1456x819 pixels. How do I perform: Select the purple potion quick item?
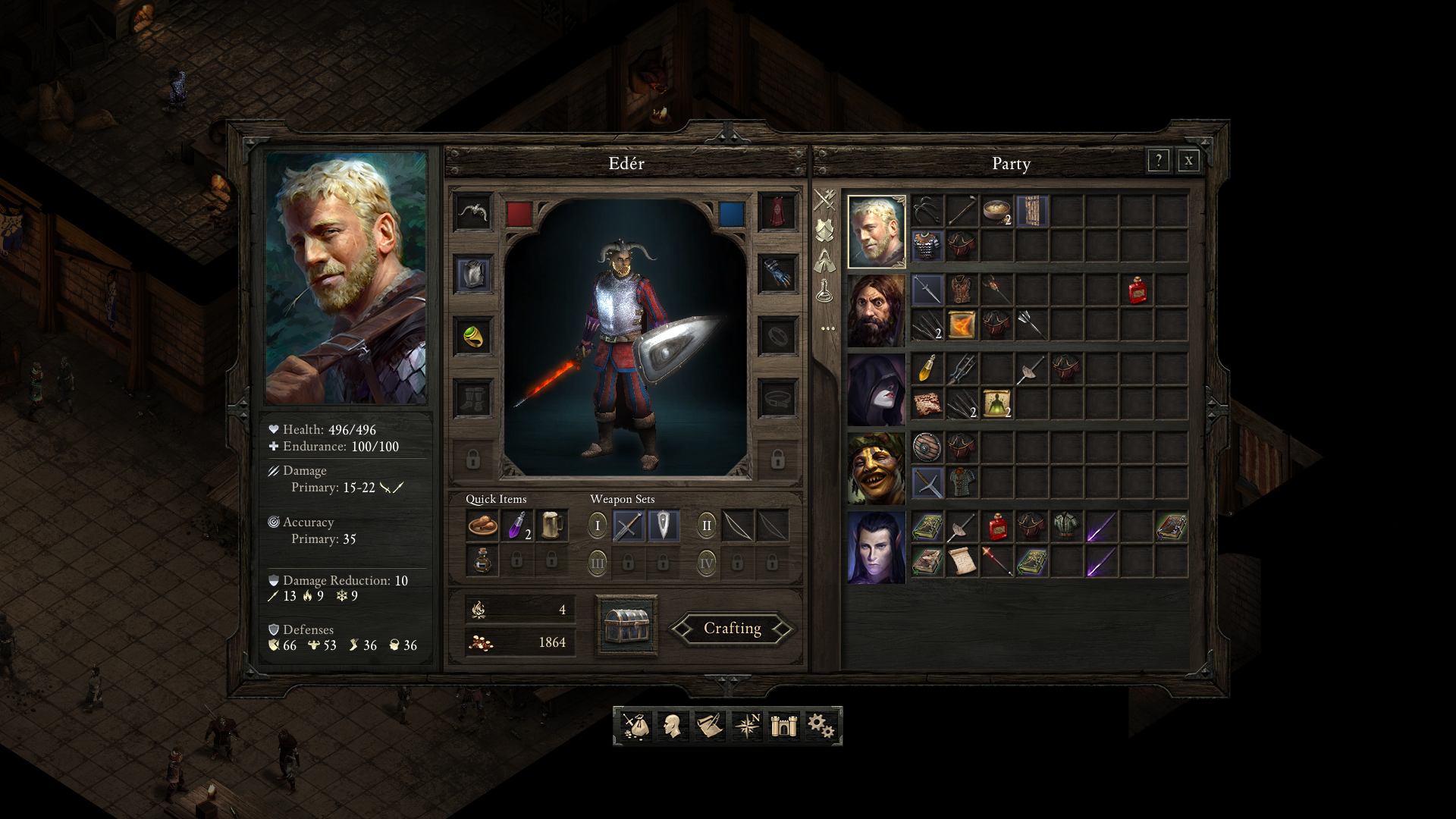(x=517, y=526)
